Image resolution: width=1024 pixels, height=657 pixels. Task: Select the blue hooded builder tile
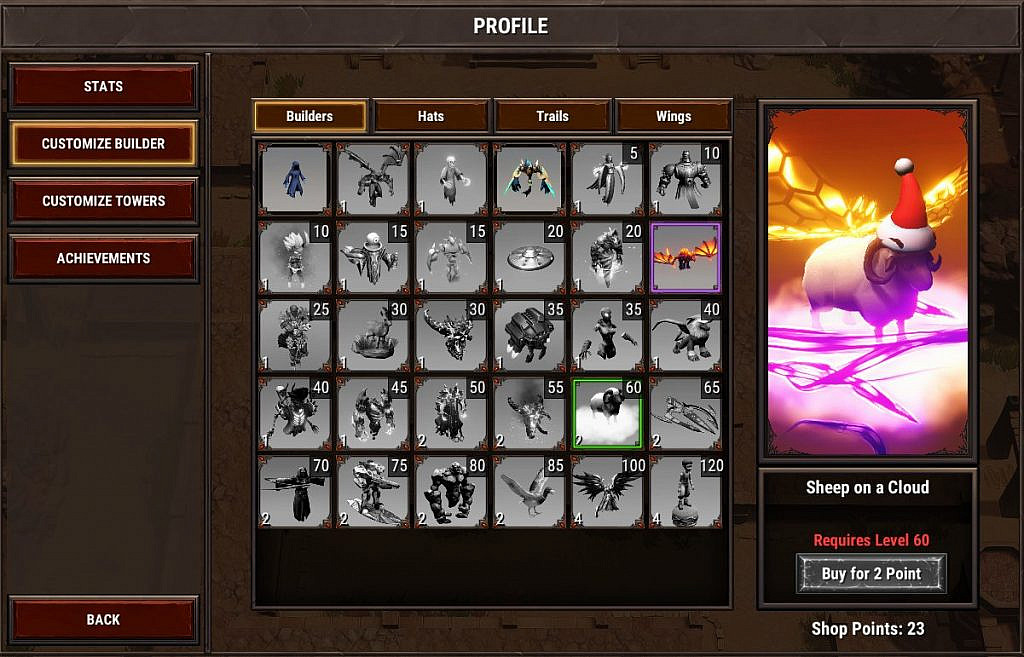pos(295,179)
